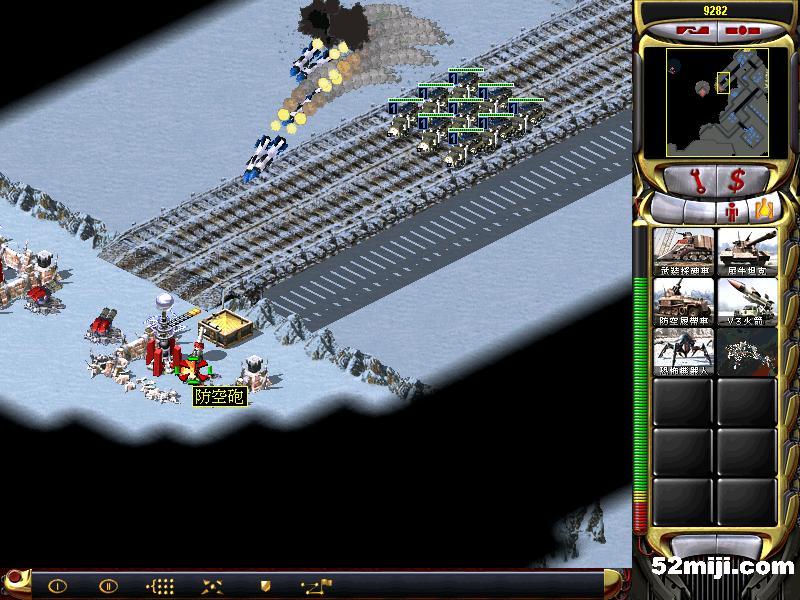Queue a Rhino Tank from the sidebar
The width and height of the screenshot is (800, 600).
click(x=746, y=251)
